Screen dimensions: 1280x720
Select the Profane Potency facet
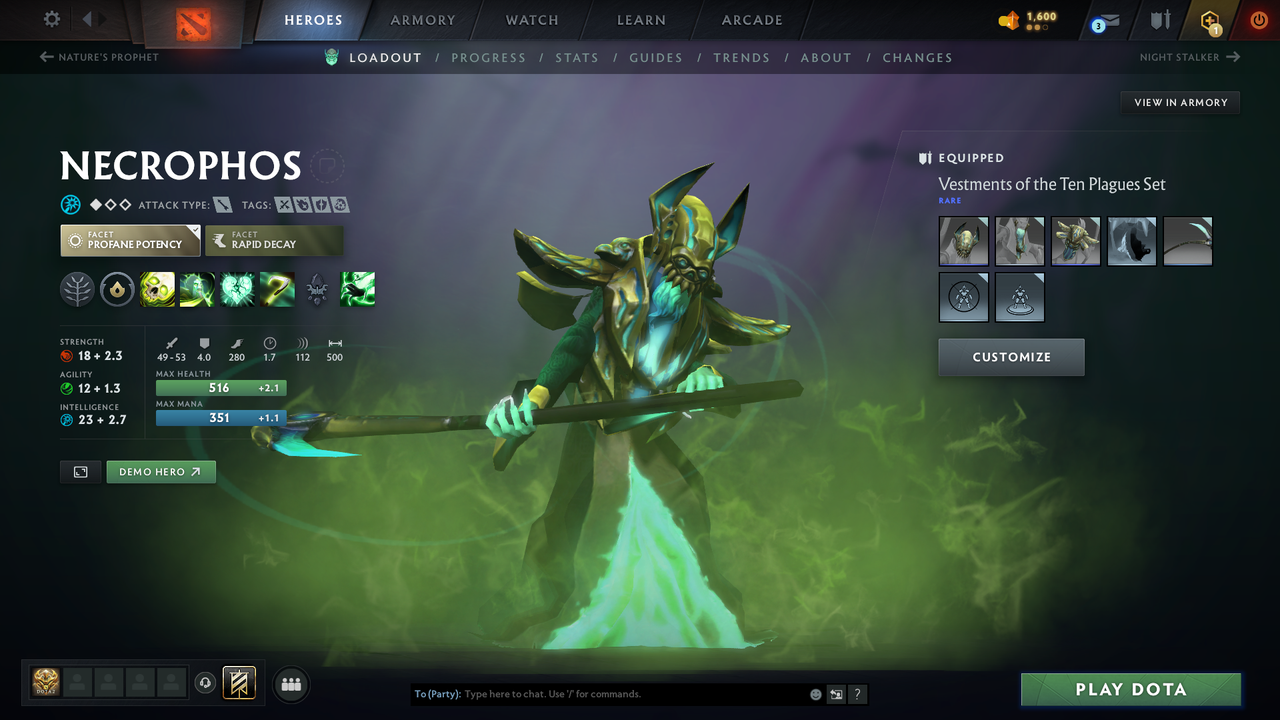(129, 240)
